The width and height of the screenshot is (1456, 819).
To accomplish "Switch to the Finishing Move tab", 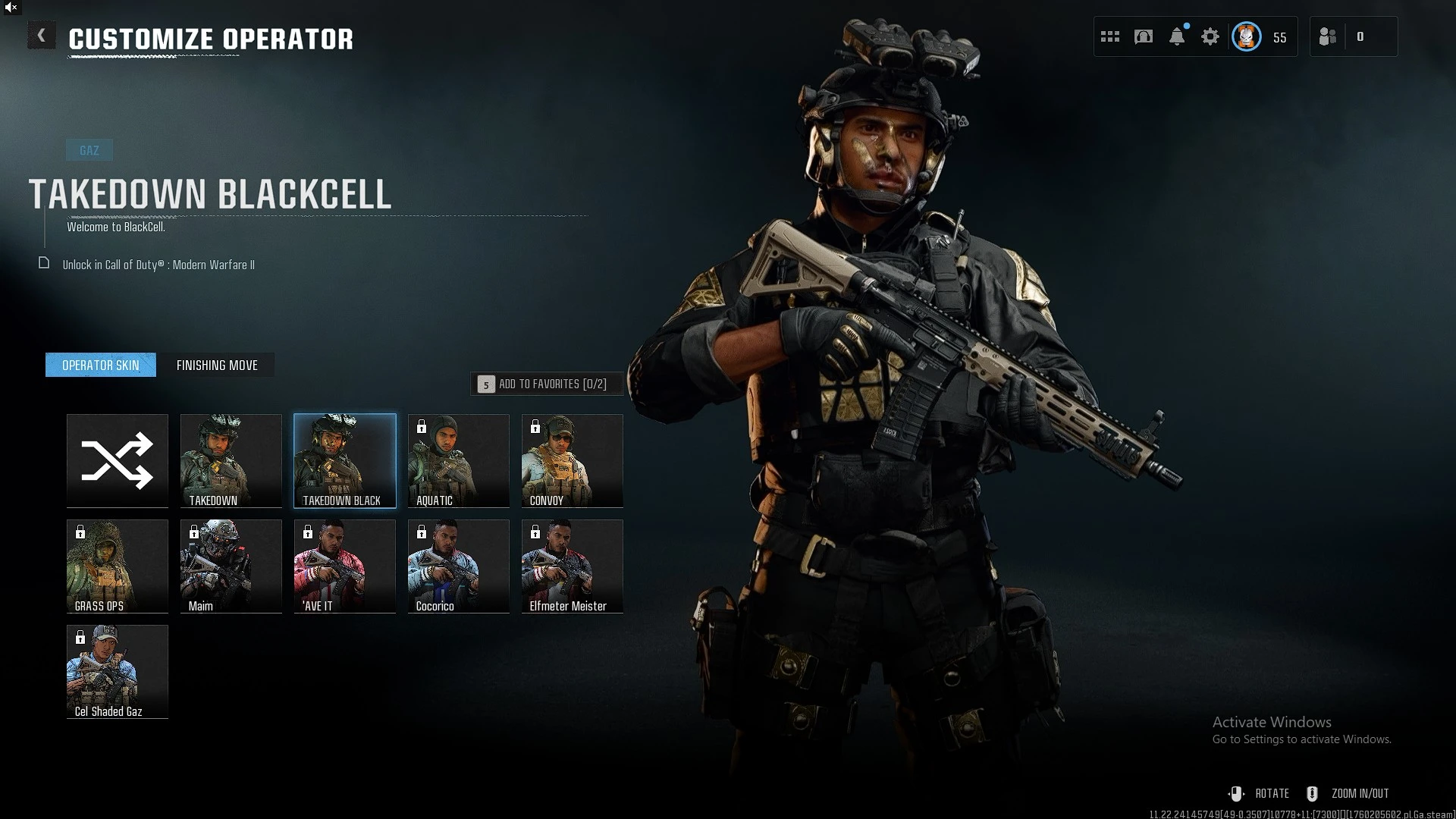I will click(x=217, y=366).
